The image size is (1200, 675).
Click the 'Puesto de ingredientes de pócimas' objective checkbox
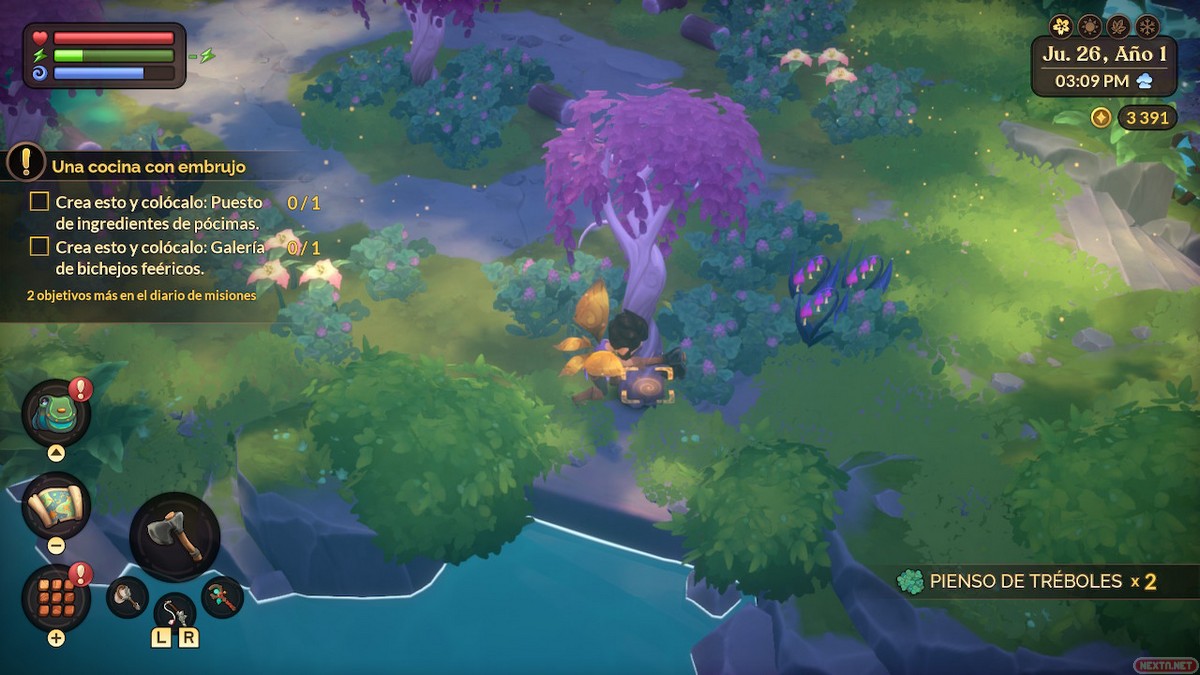[x=39, y=202]
